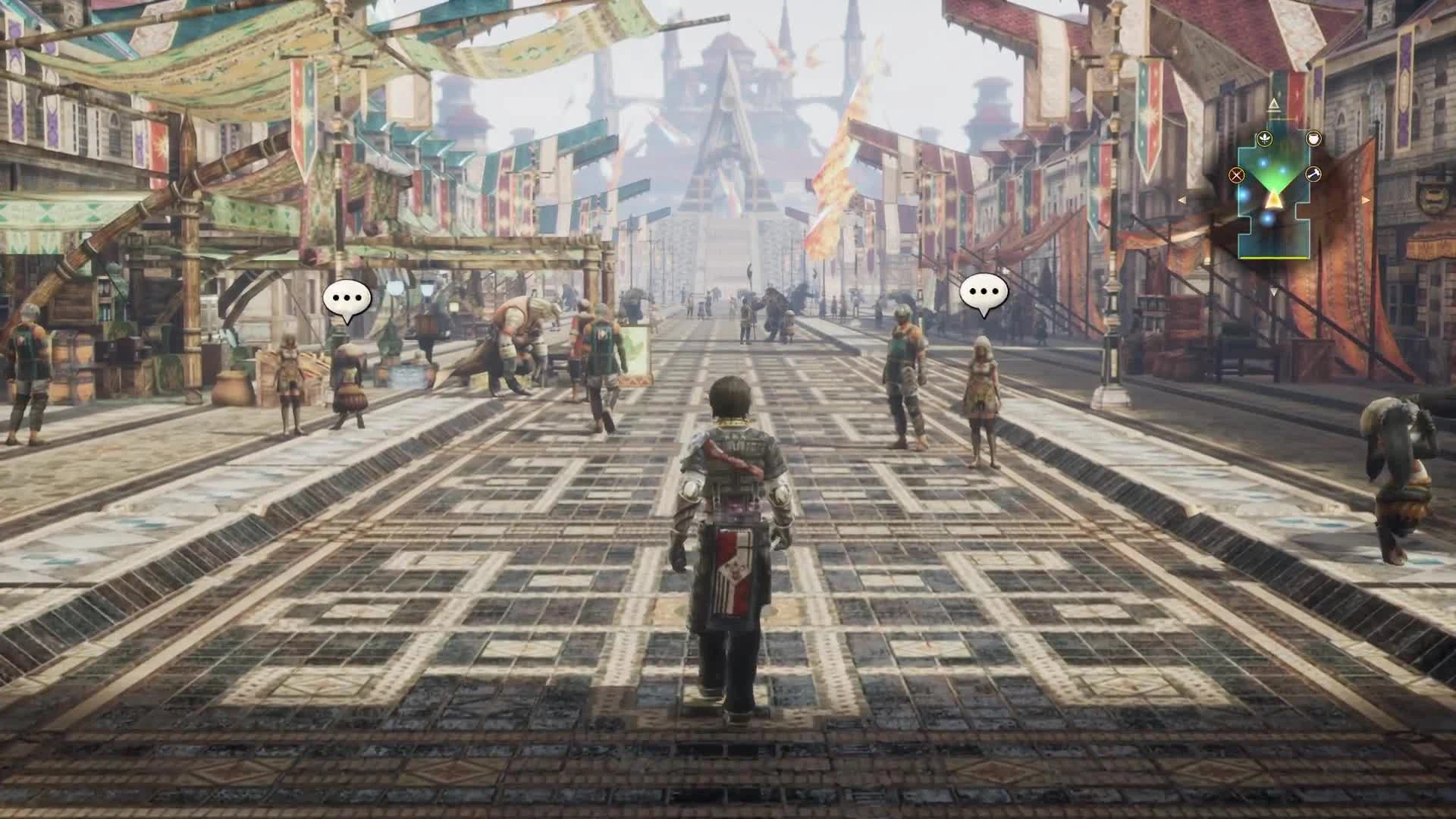Click the red crossed-swords marker on the minimap
The image size is (1456, 819).
point(1236,174)
